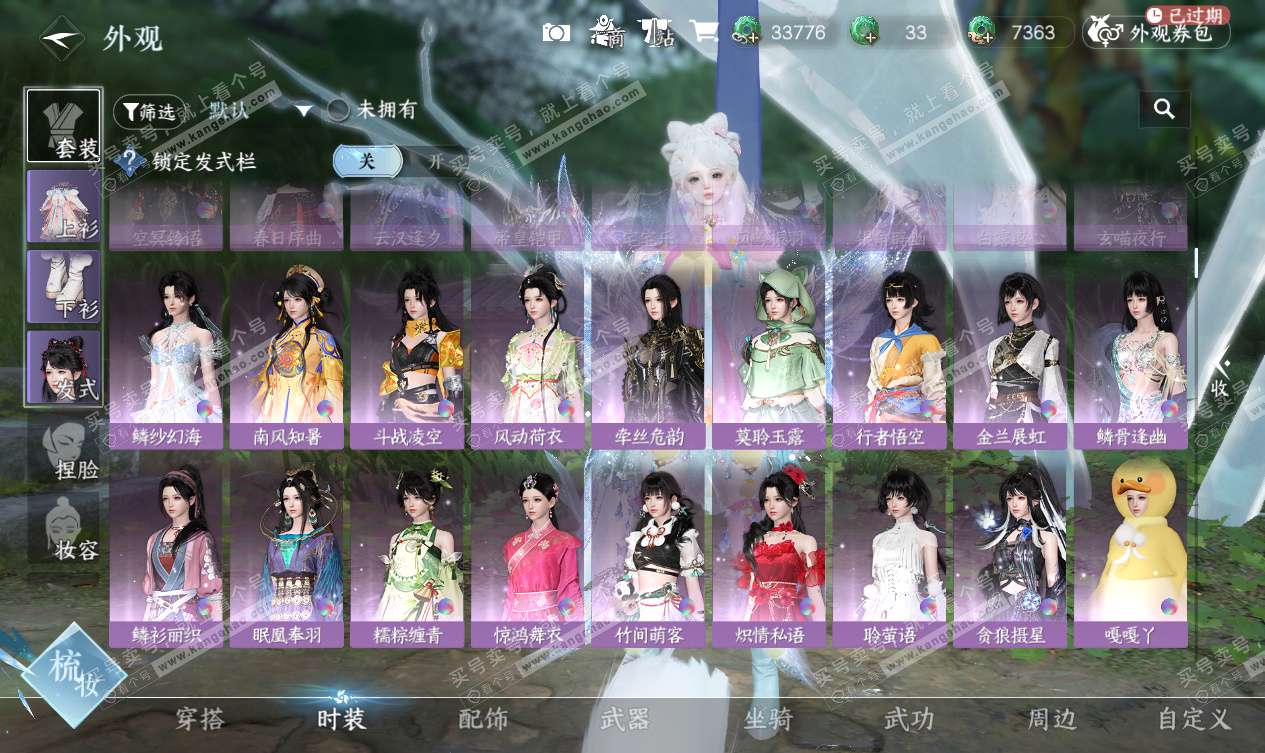
Task: Open the 外观券包 coupon bag
Action: pos(1157,32)
